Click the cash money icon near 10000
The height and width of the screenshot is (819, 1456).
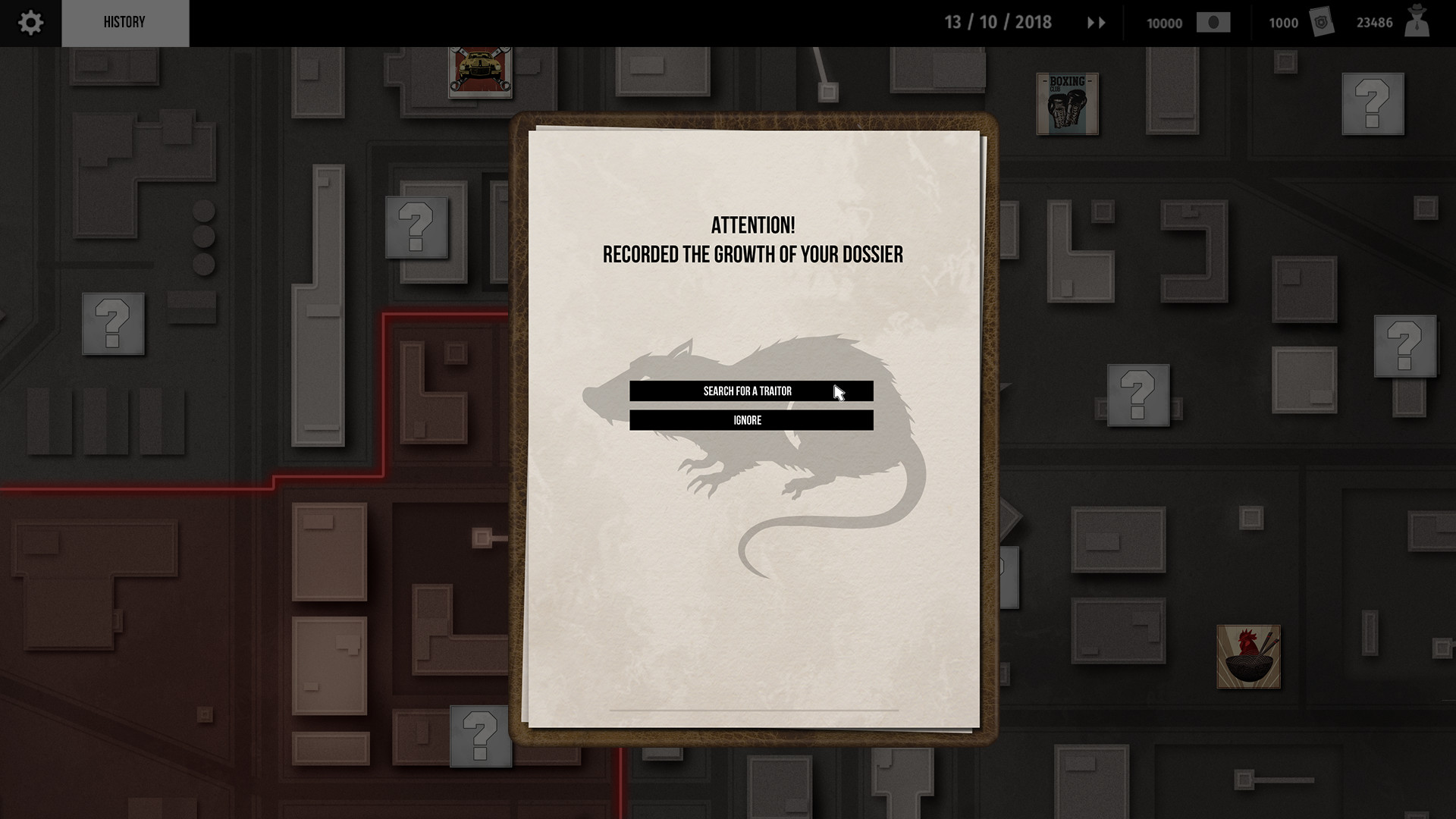click(1215, 23)
